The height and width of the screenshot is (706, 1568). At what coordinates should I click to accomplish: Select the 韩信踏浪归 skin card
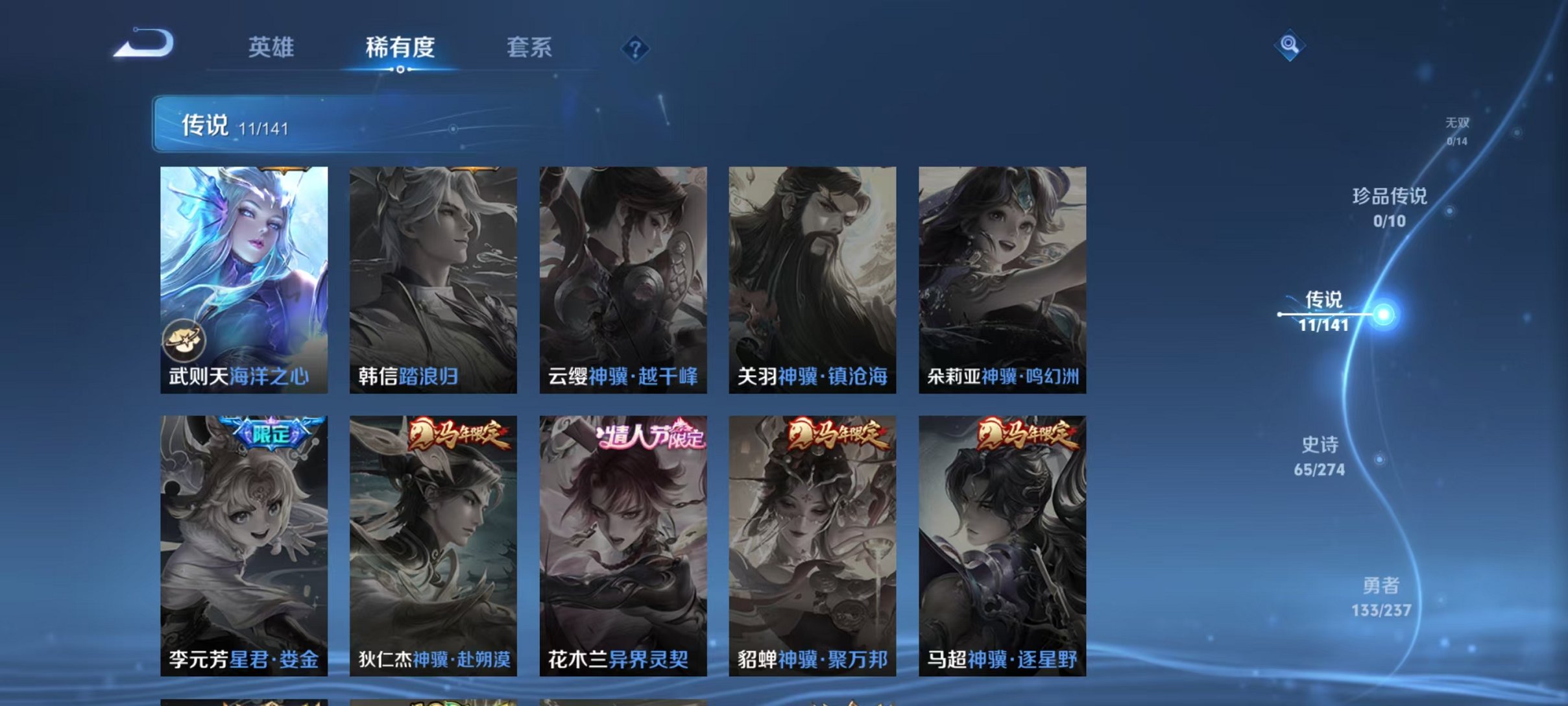tap(431, 279)
